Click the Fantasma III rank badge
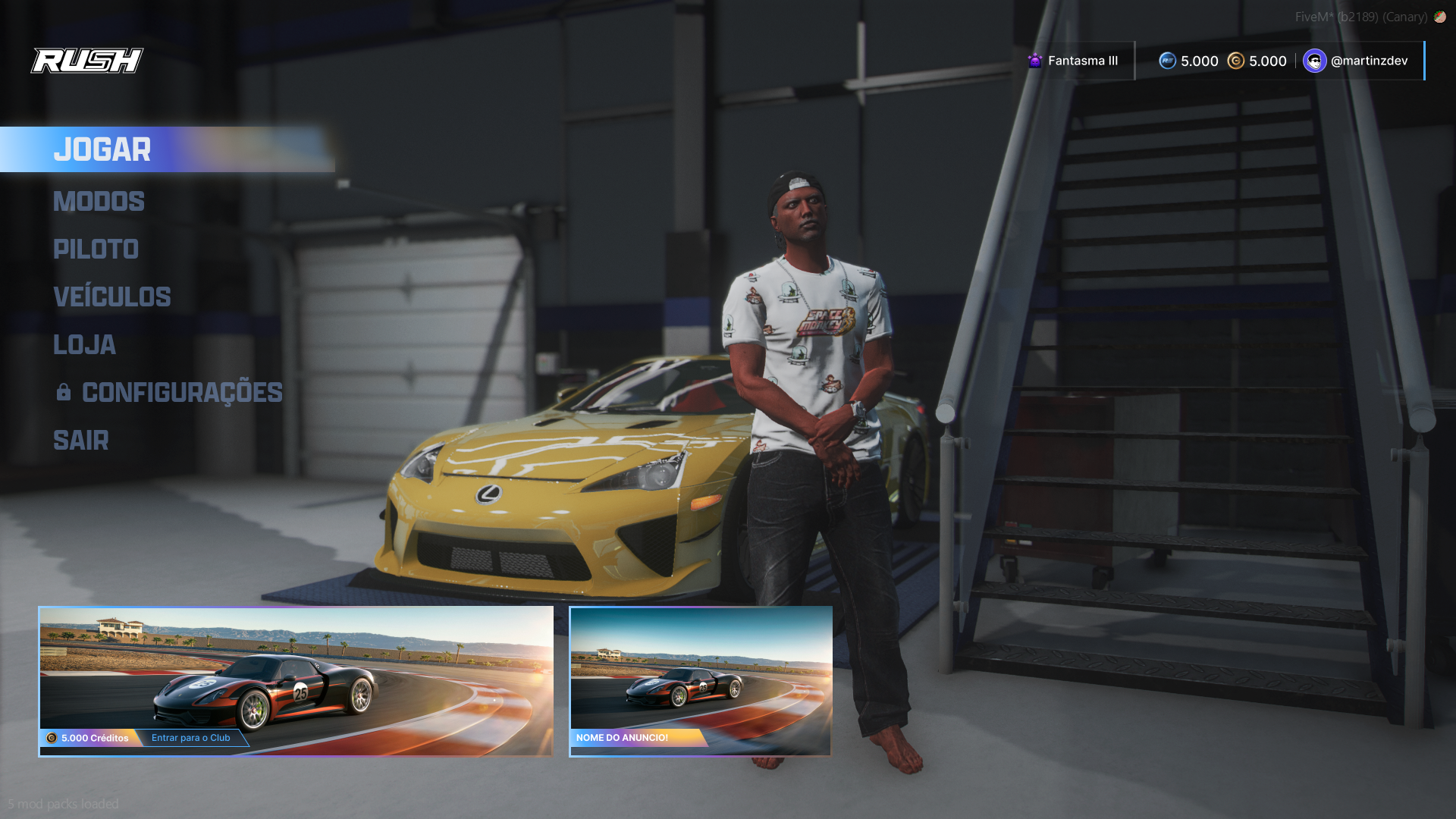This screenshot has height=819, width=1456. point(1073,61)
